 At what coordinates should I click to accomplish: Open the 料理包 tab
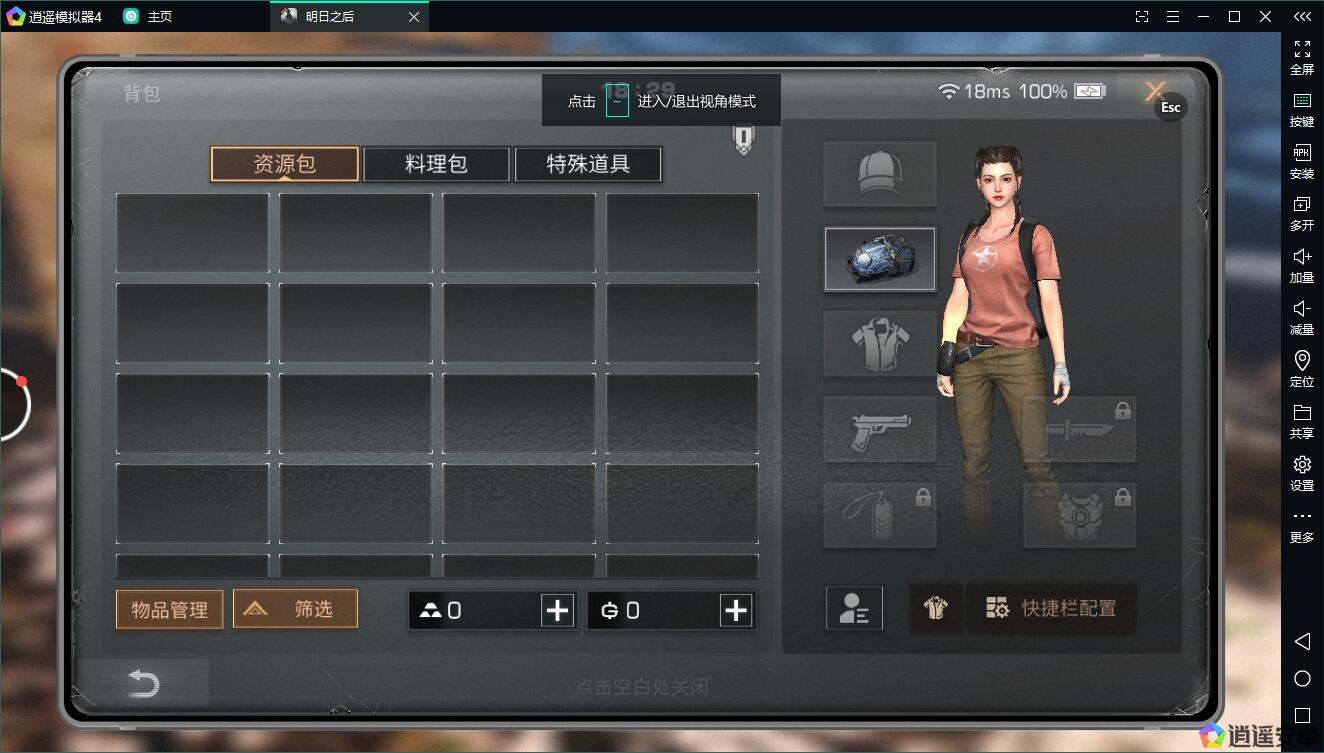tap(436, 164)
